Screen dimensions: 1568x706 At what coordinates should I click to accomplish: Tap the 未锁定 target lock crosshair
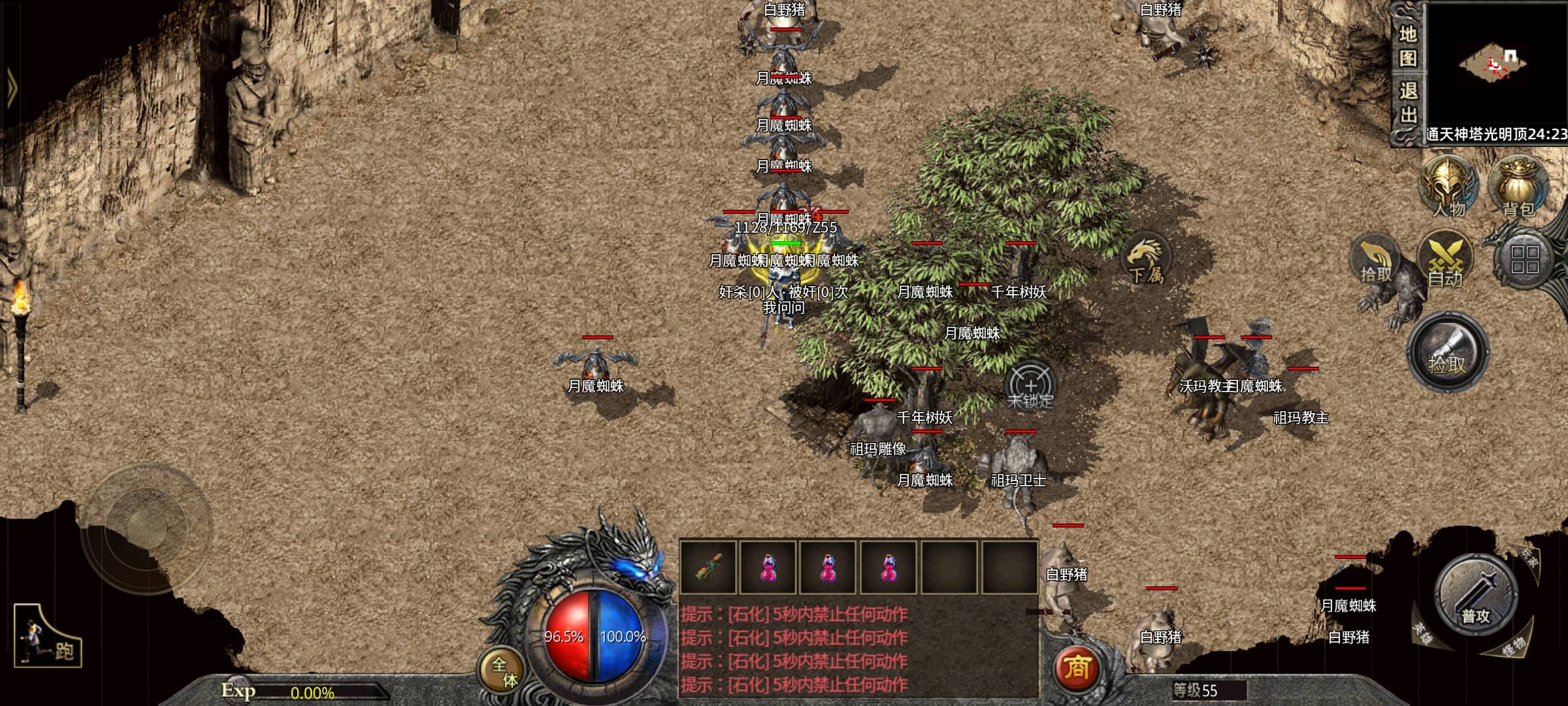(1030, 387)
